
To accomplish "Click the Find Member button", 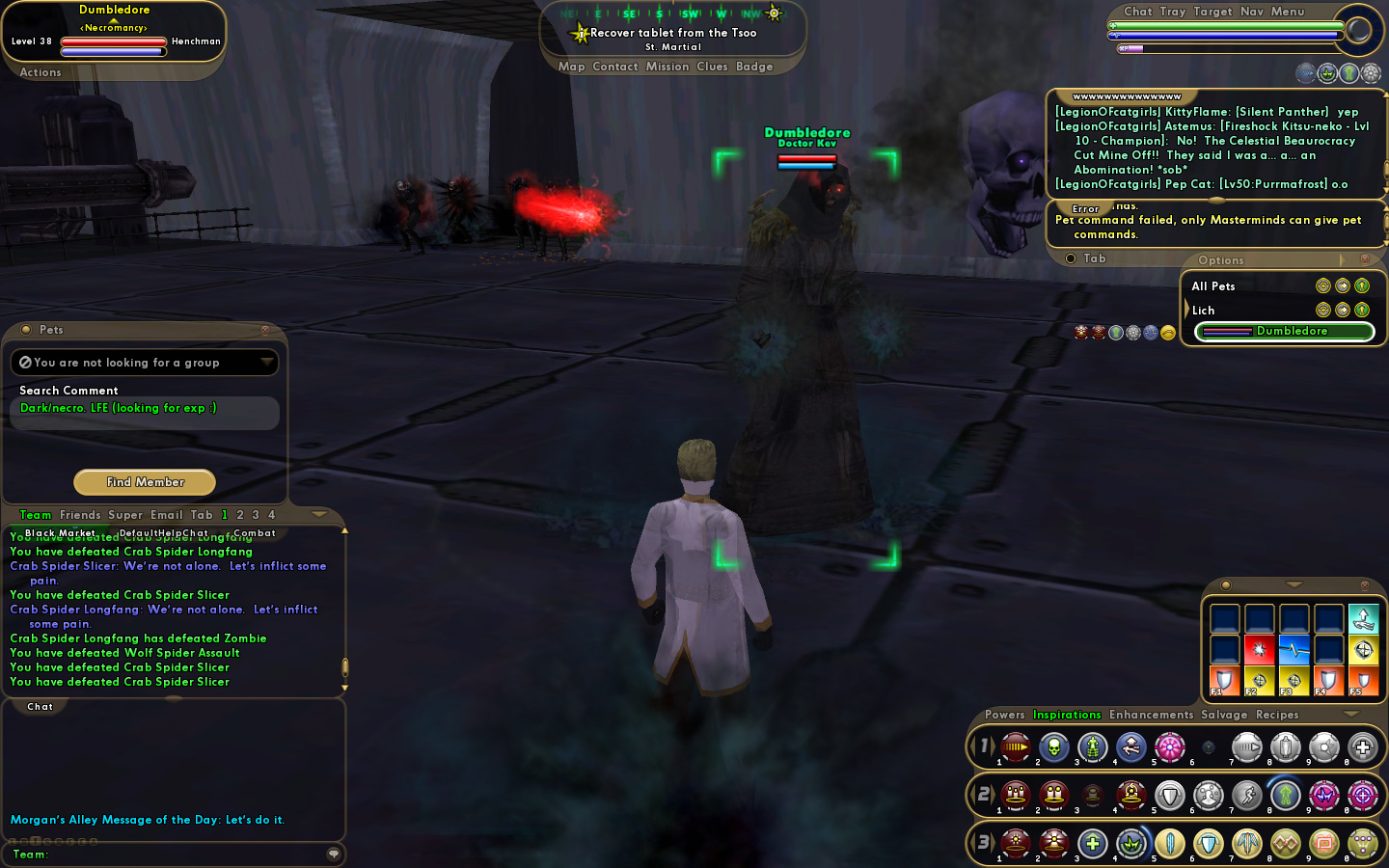I will coord(145,482).
